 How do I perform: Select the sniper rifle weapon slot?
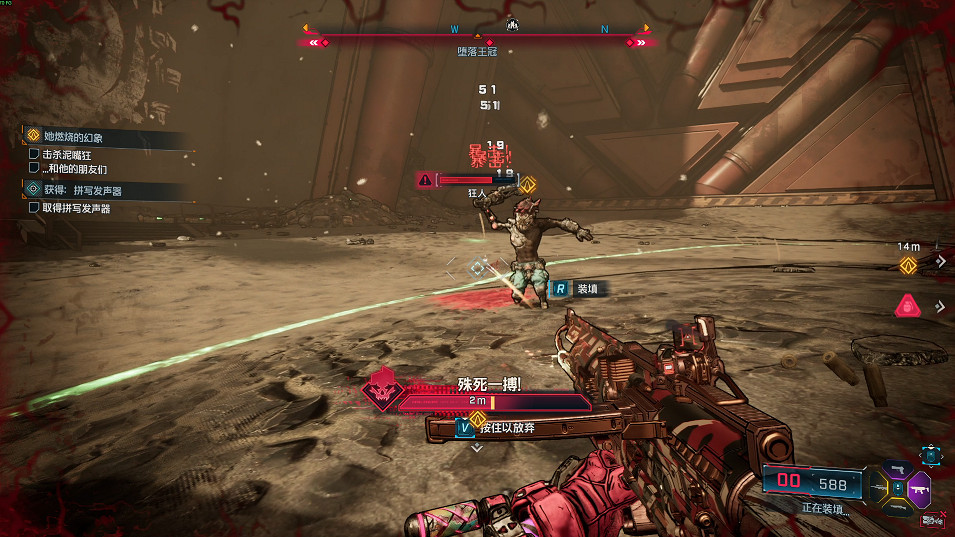coord(877,489)
